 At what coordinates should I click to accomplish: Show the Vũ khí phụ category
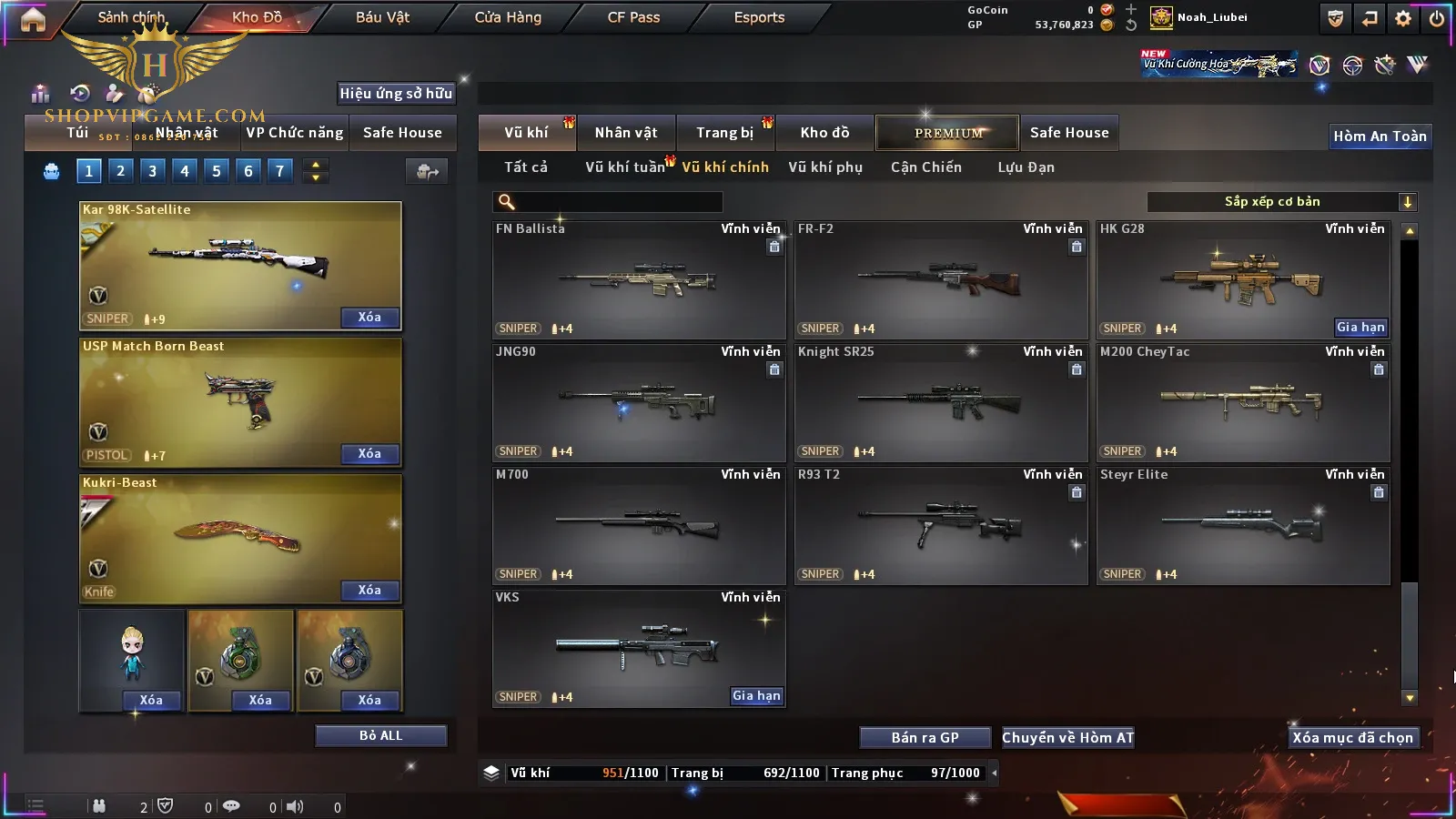pyautogui.click(x=824, y=167)
